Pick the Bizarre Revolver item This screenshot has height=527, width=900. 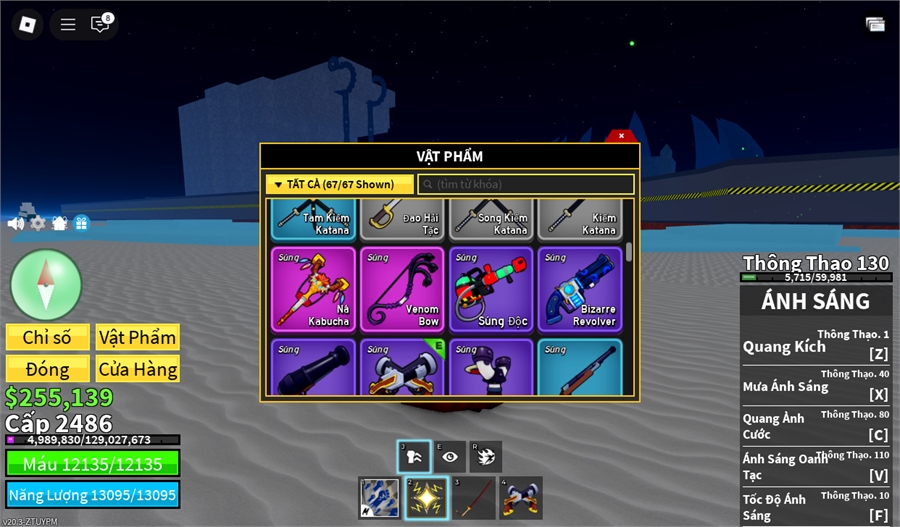coord(580,289)
